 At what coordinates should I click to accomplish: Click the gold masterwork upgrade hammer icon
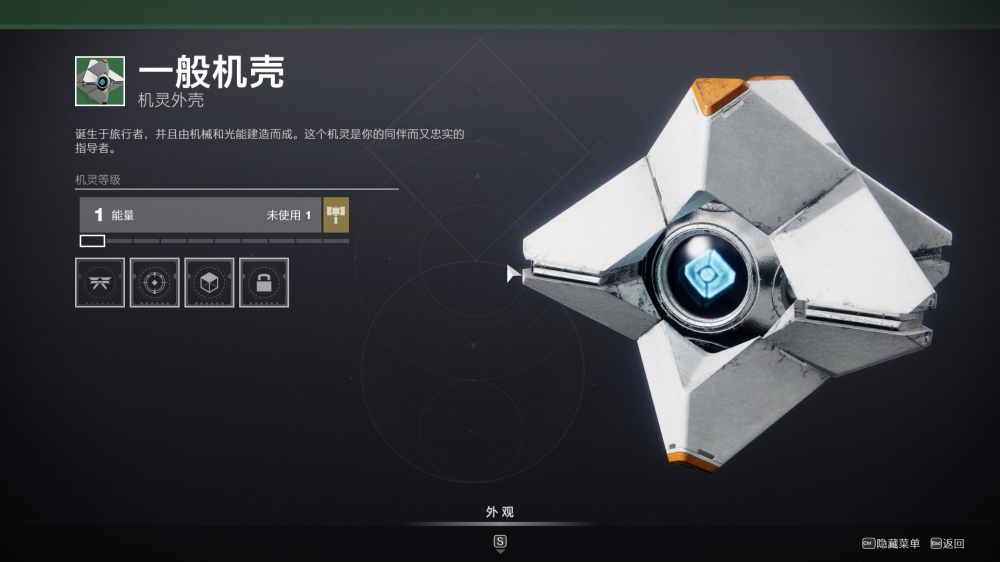coord(336,215)
